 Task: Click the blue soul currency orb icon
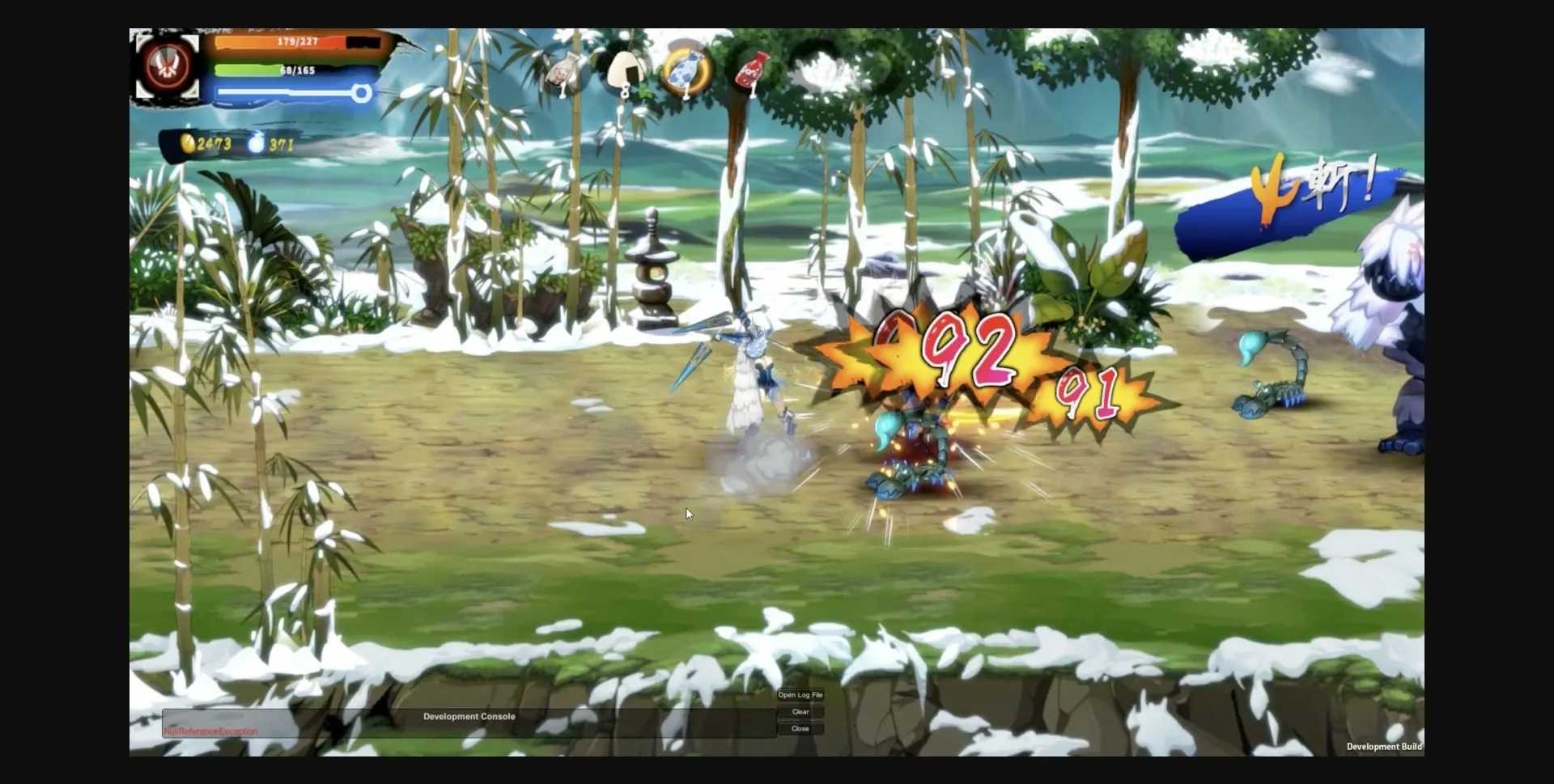pyautogui.click(x=258, y=143)
